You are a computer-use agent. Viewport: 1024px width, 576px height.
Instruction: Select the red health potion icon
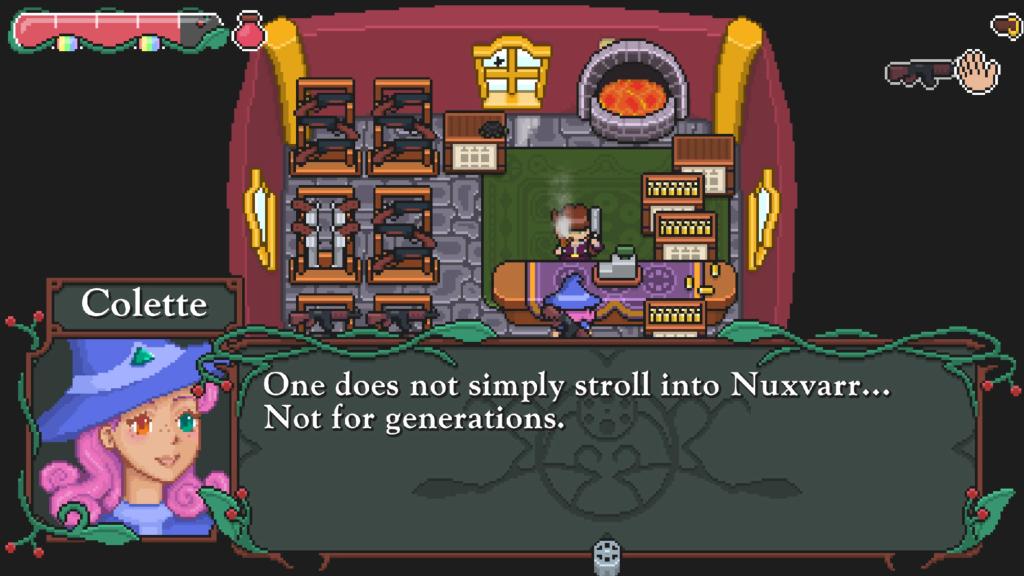pyautogui.click(x=249, y=31)
